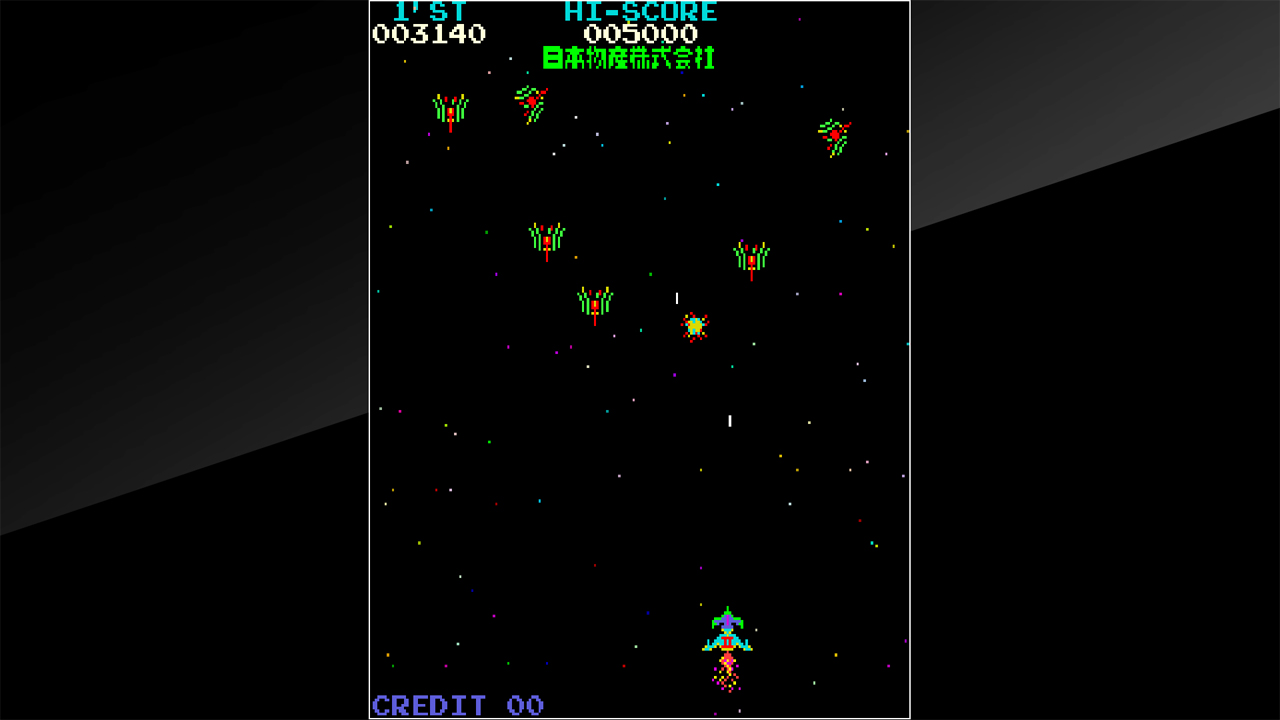
Task: Click the exploding enemy sprite mid-screen
Action: 697,327
